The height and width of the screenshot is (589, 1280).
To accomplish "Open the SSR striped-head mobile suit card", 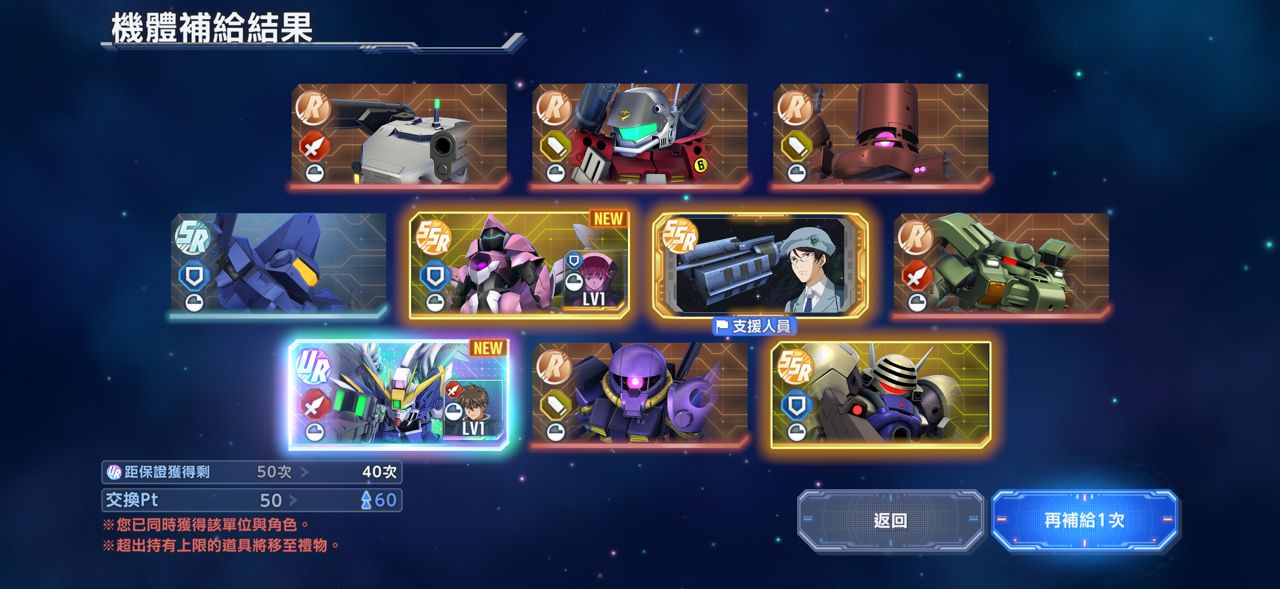I will click(881, 394).
